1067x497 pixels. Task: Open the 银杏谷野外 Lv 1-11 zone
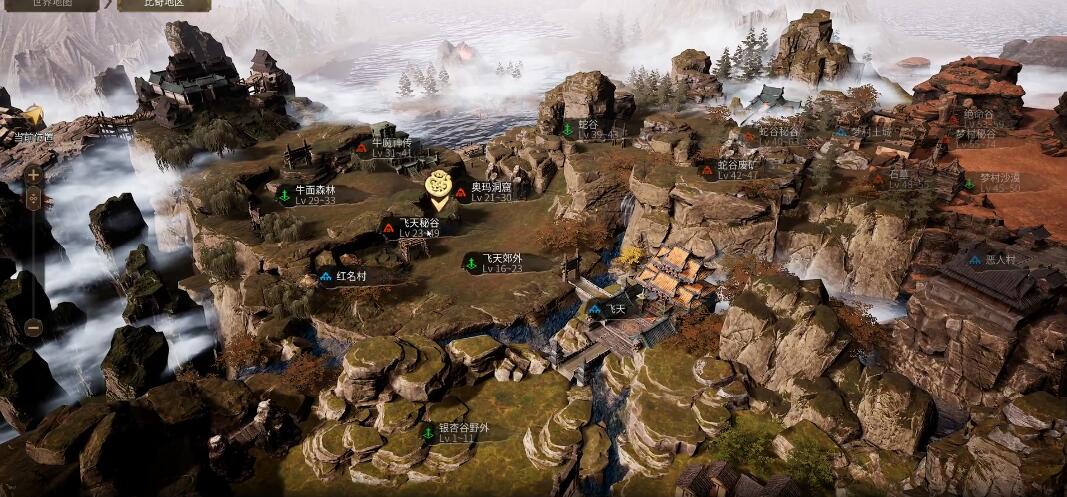point(459,432)
